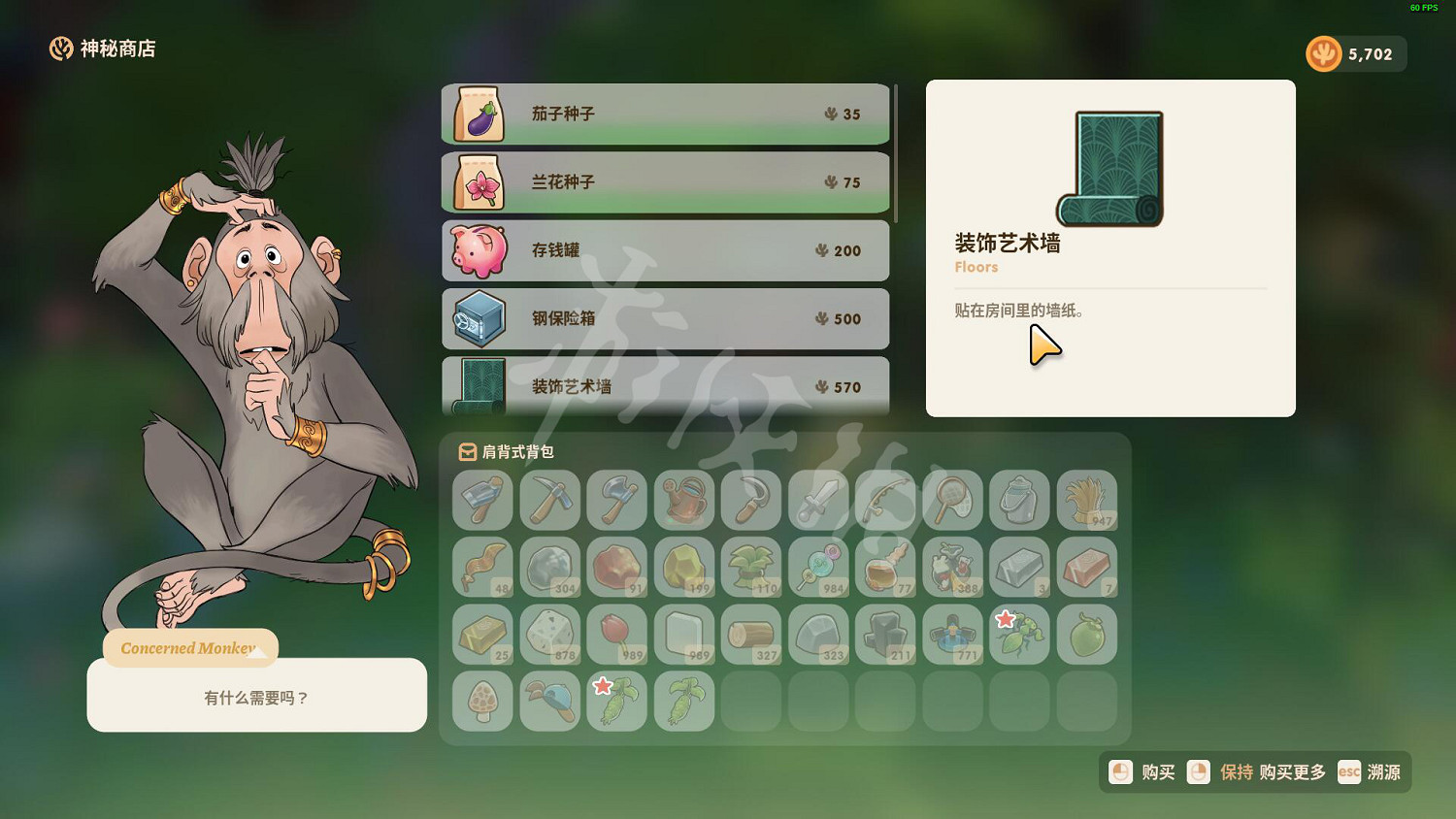Select the pickaxe in the backpack

point(550,502)
